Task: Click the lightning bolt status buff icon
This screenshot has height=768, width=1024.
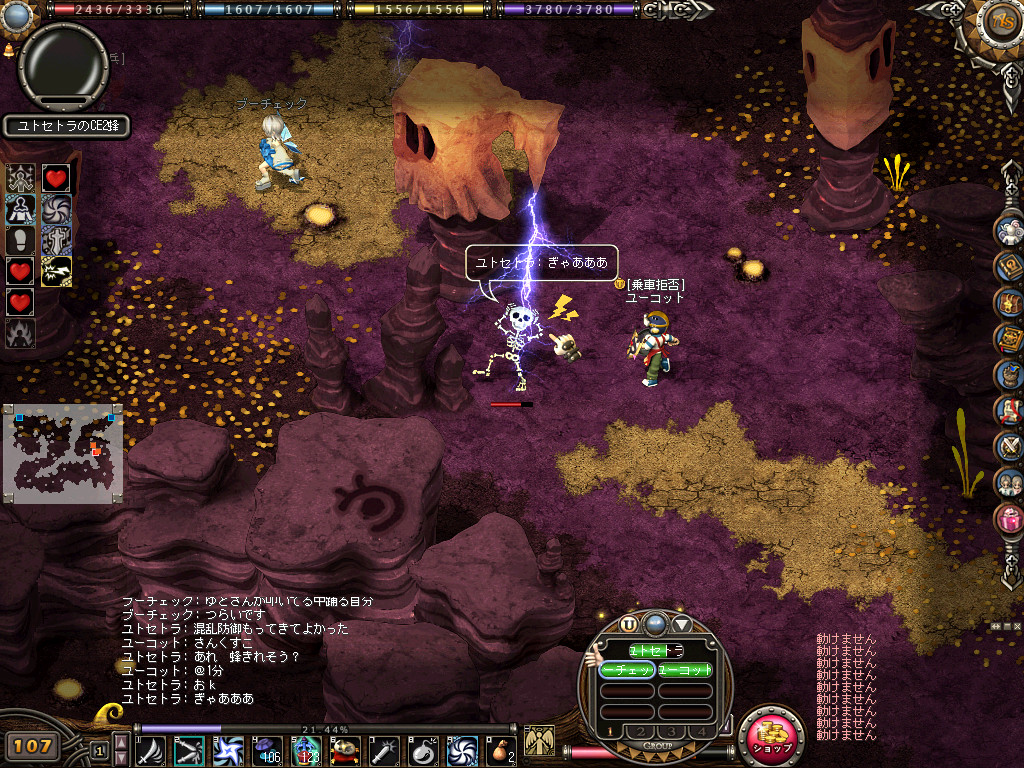Action: tap(55, 271)
